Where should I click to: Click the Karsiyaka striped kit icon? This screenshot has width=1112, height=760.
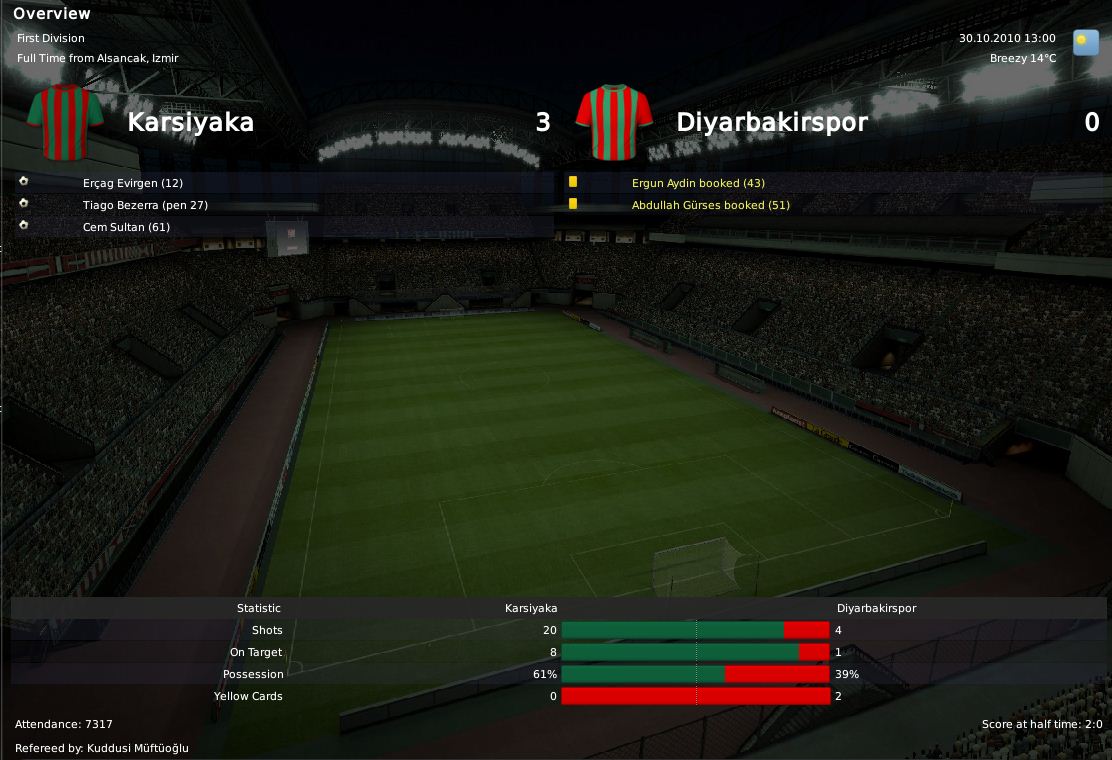tap(66, 122)
